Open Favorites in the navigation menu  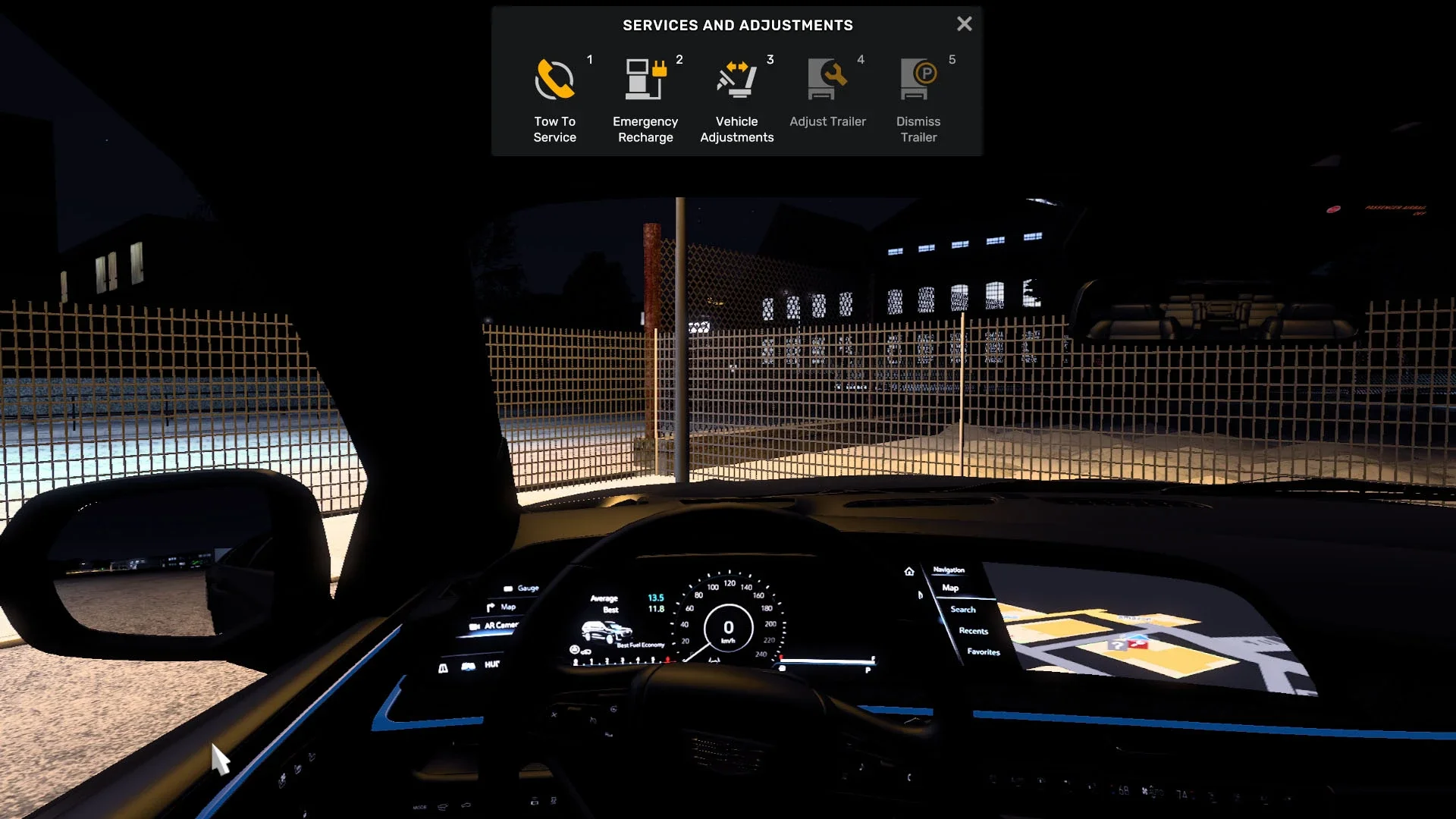pyautogui.click(x=984, y=652)
